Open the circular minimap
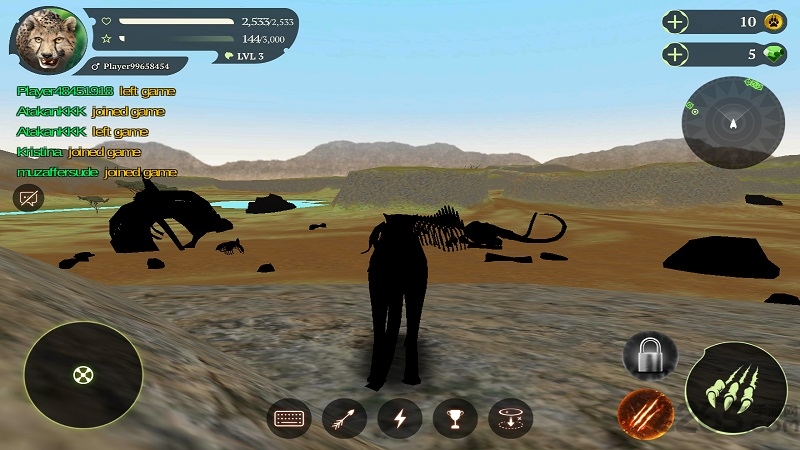The height and width of the screenshot is (450, 800). pos(733,122)
